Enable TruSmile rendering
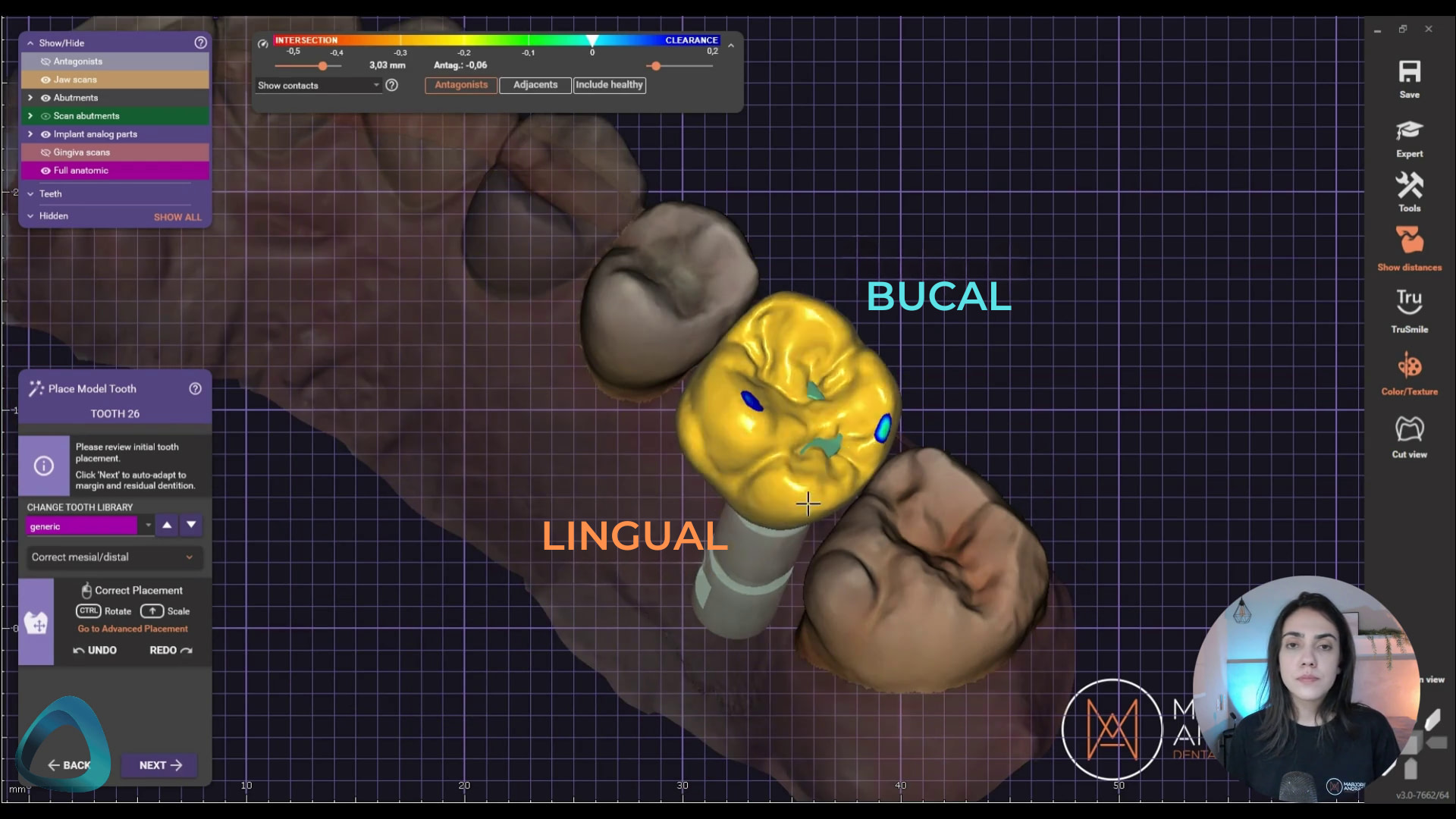The image size is (1456, 819). (1409, 307)
